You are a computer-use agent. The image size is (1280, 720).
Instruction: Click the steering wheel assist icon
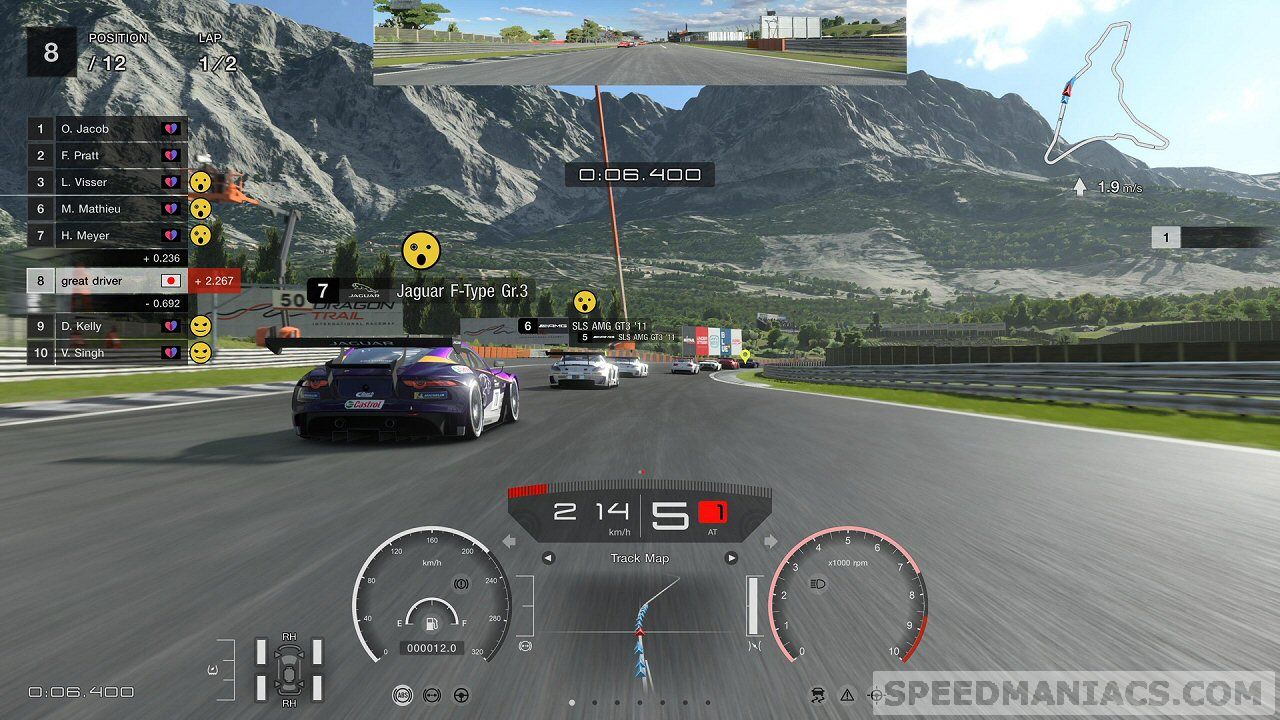pos(462,695)
